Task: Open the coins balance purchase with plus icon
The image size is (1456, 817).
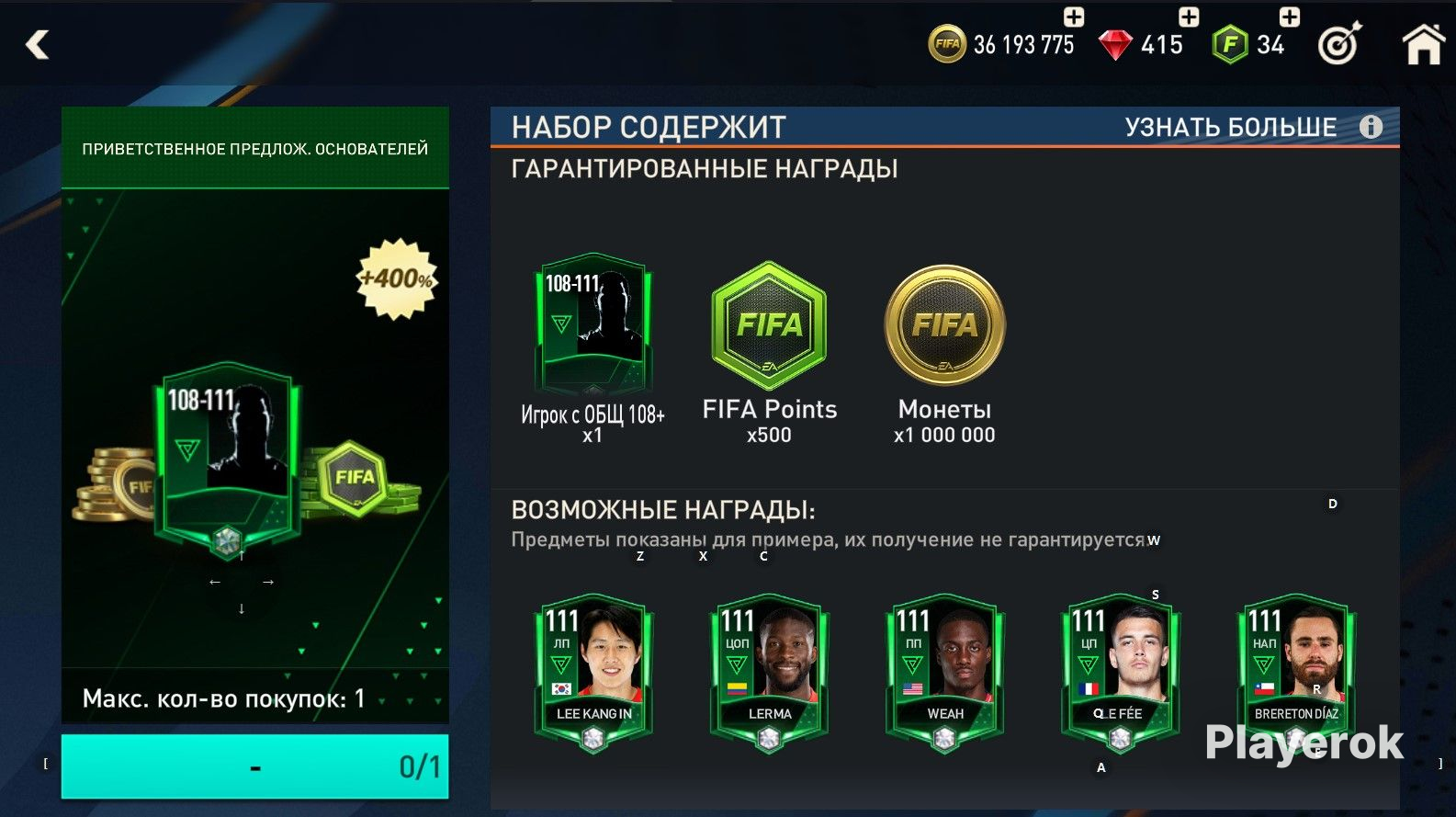Action: coord(1074,17)
